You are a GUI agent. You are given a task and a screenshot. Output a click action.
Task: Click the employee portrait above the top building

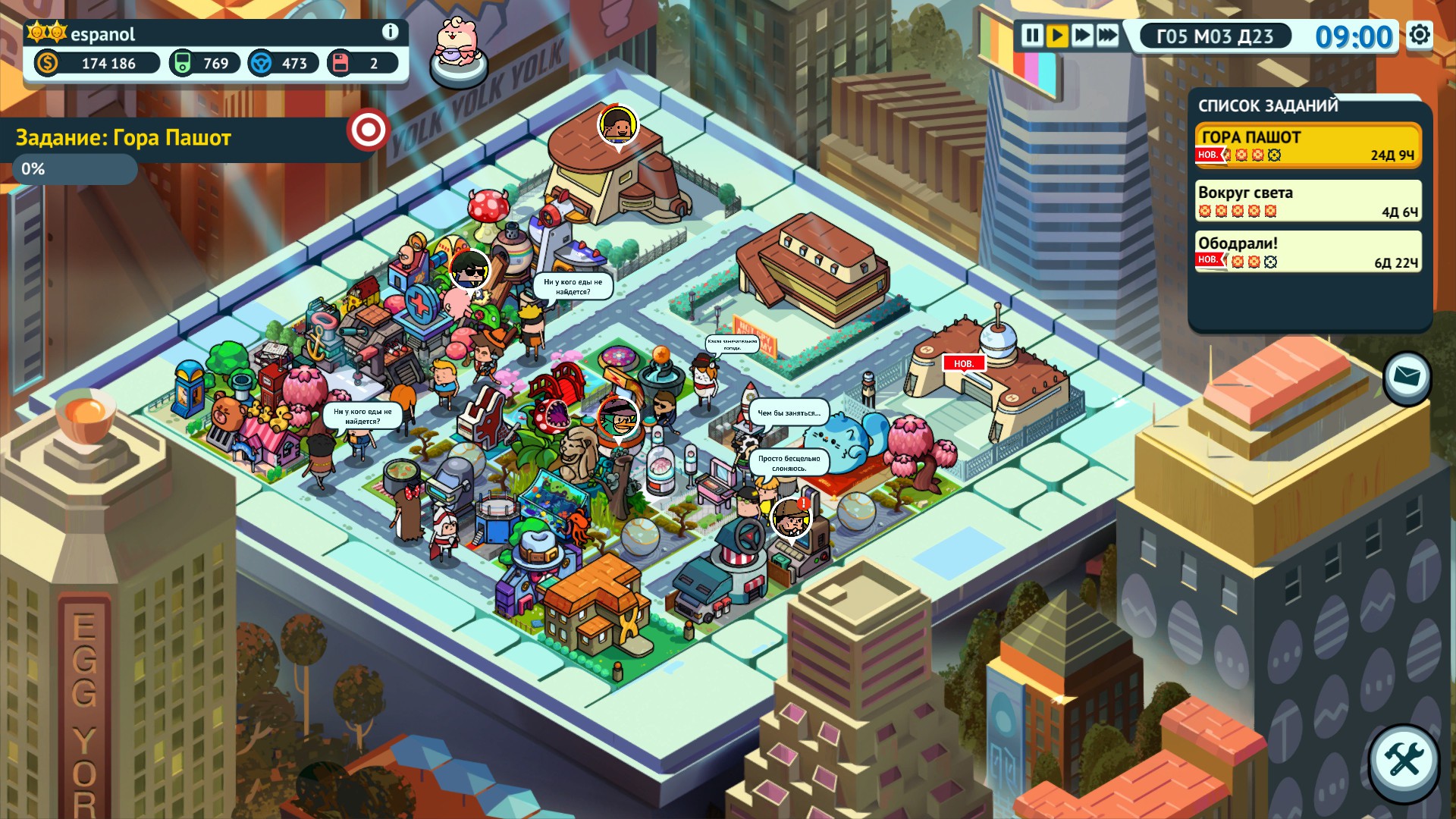618,124
